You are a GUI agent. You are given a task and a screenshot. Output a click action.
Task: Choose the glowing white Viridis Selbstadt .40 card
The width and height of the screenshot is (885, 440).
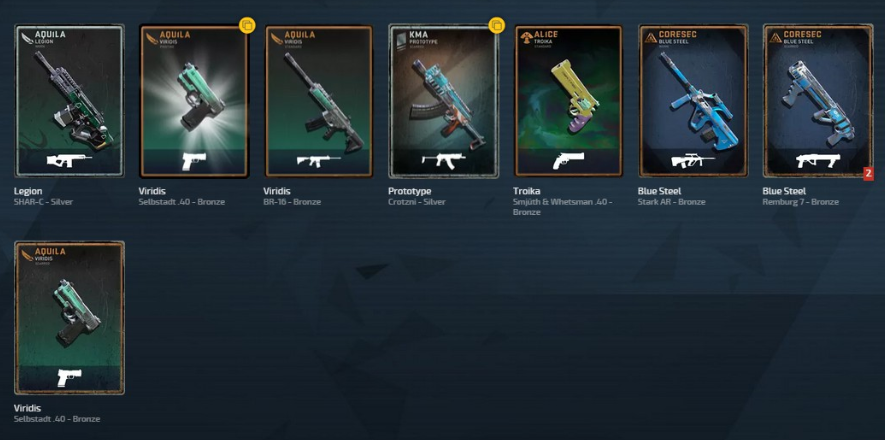[193, 100]
